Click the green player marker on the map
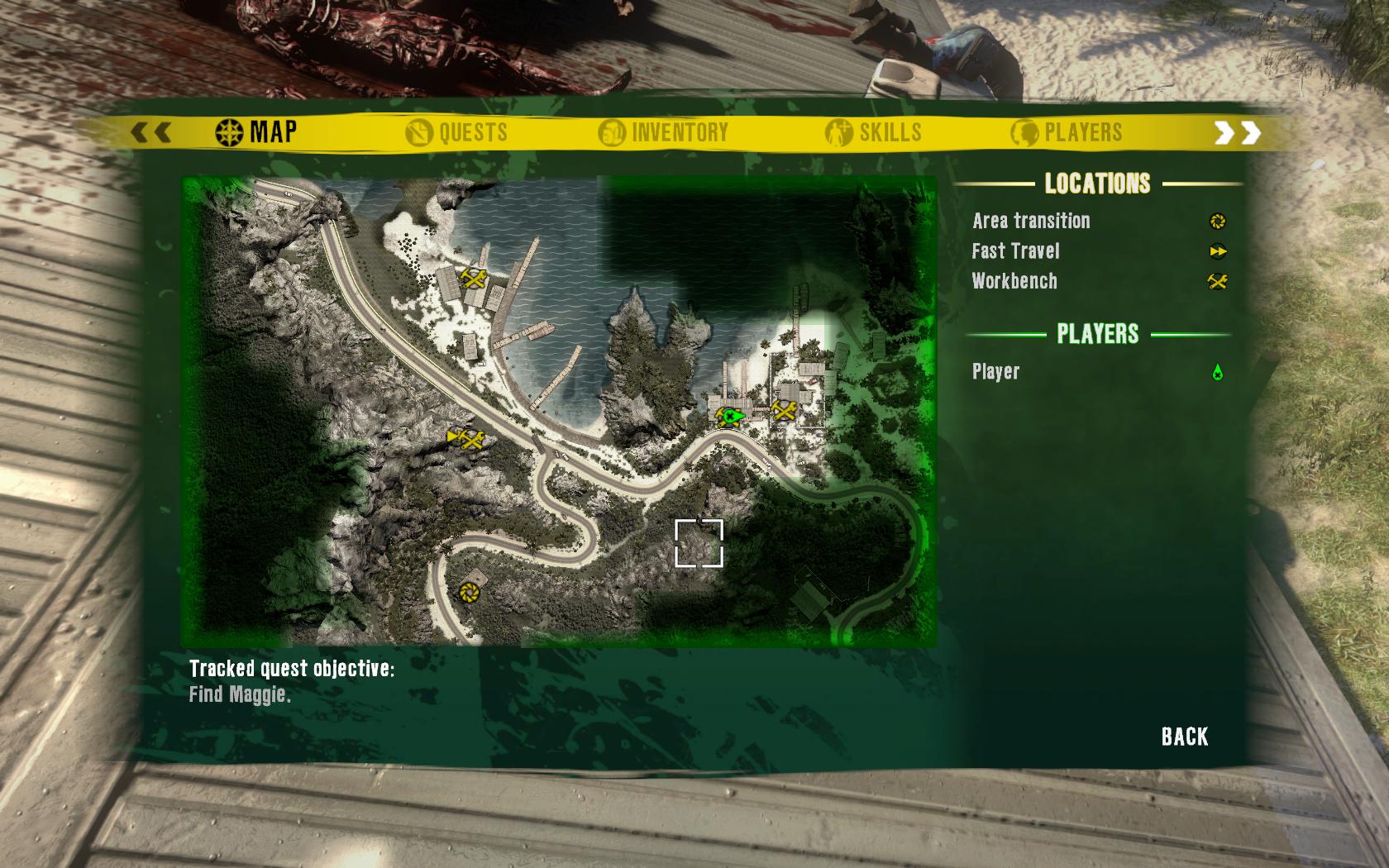This screenshot has width=1389, height=868. click(731, 416)
